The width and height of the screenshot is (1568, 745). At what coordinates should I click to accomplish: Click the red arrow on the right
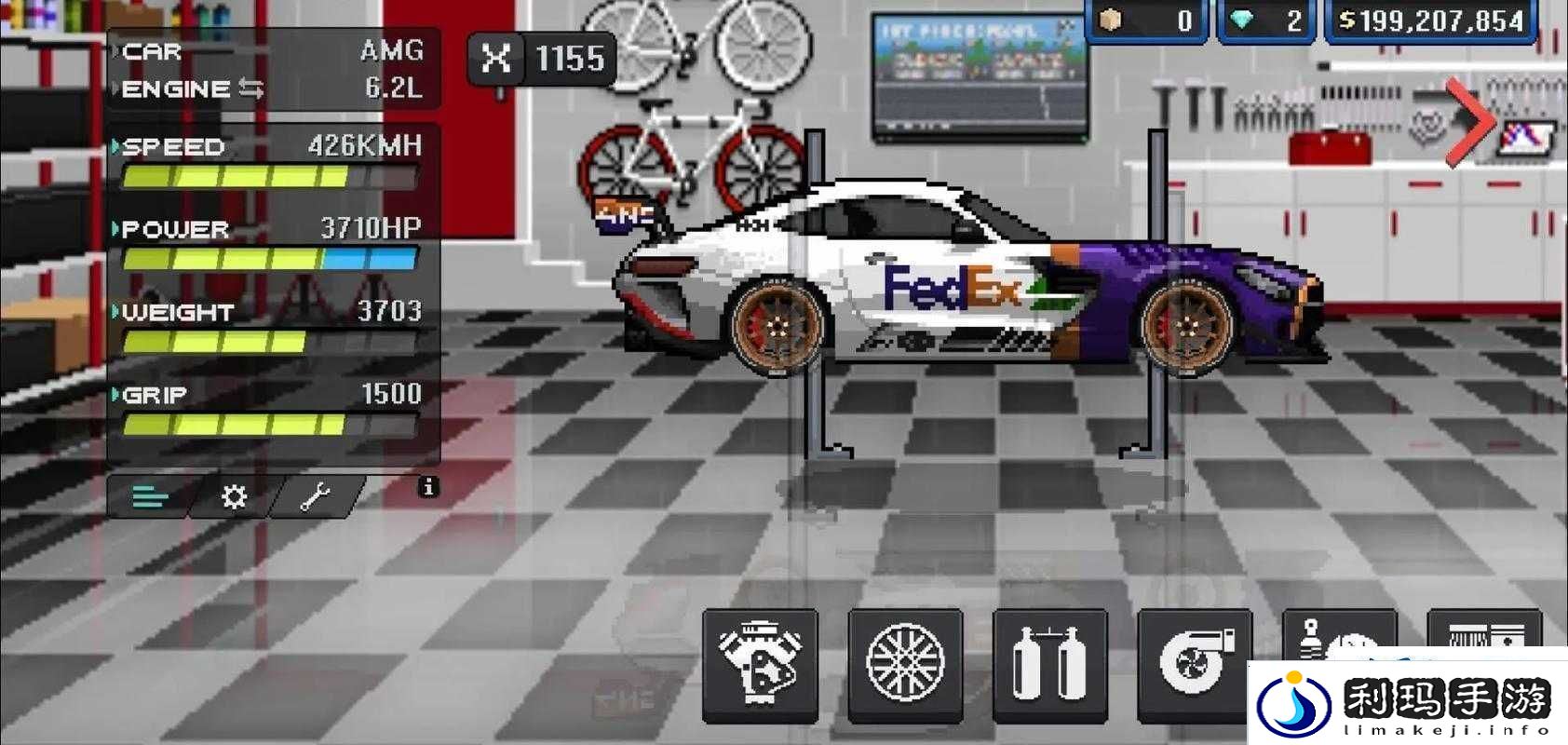[x=1471, y=122]
